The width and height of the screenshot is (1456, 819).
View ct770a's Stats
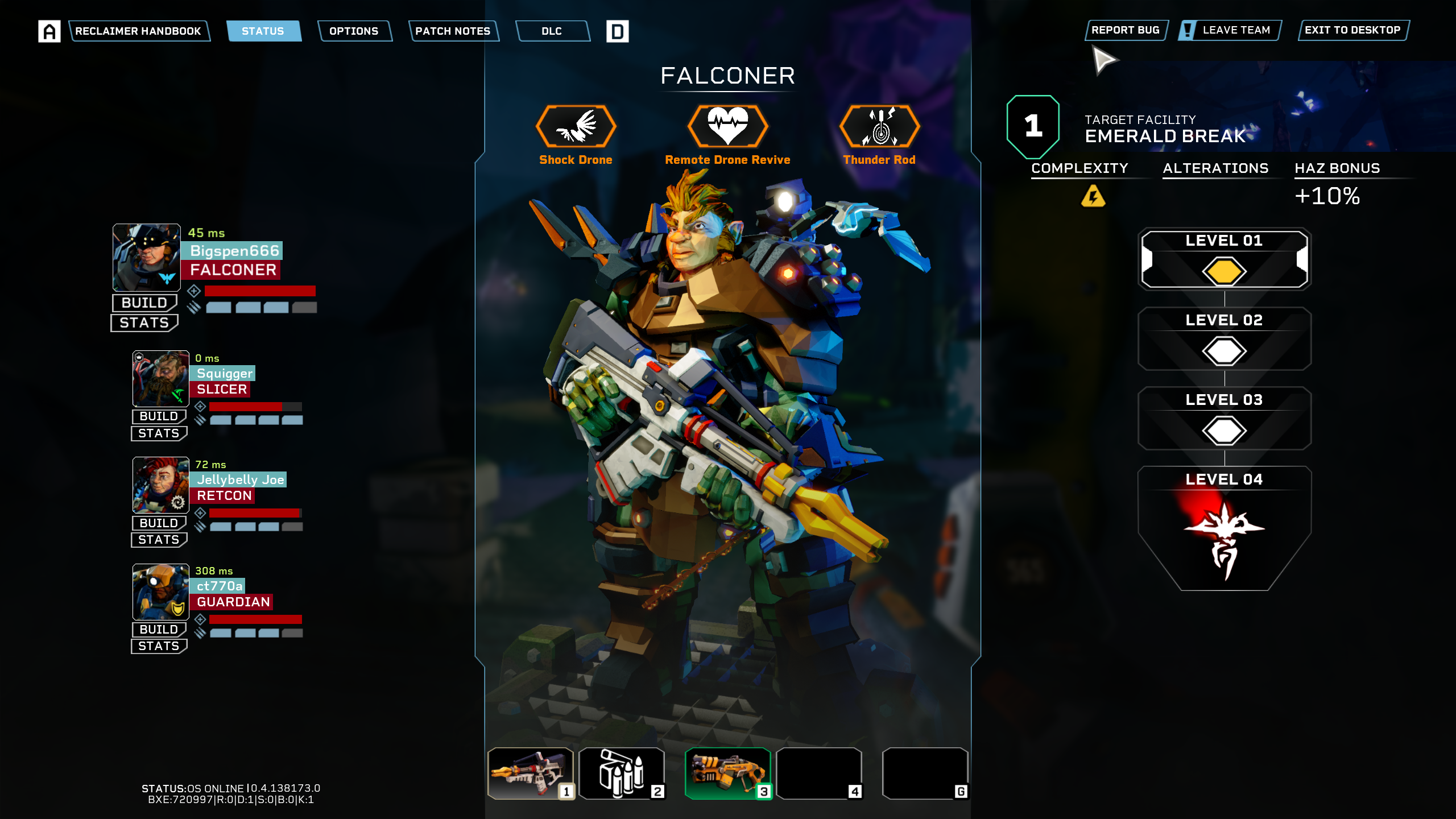pos(159,646)
